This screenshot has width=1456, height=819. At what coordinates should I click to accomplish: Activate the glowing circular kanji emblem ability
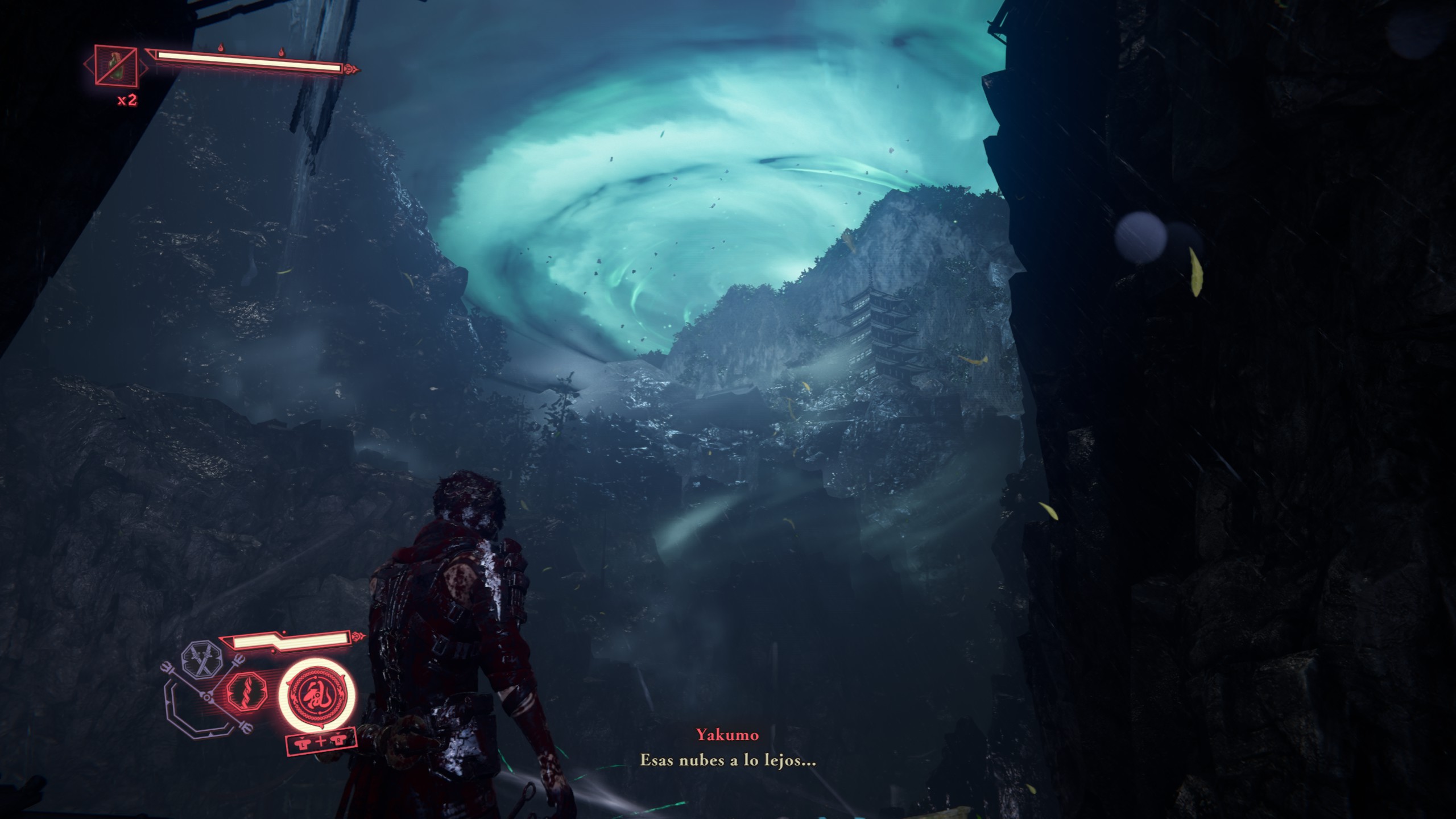[316, 697]
